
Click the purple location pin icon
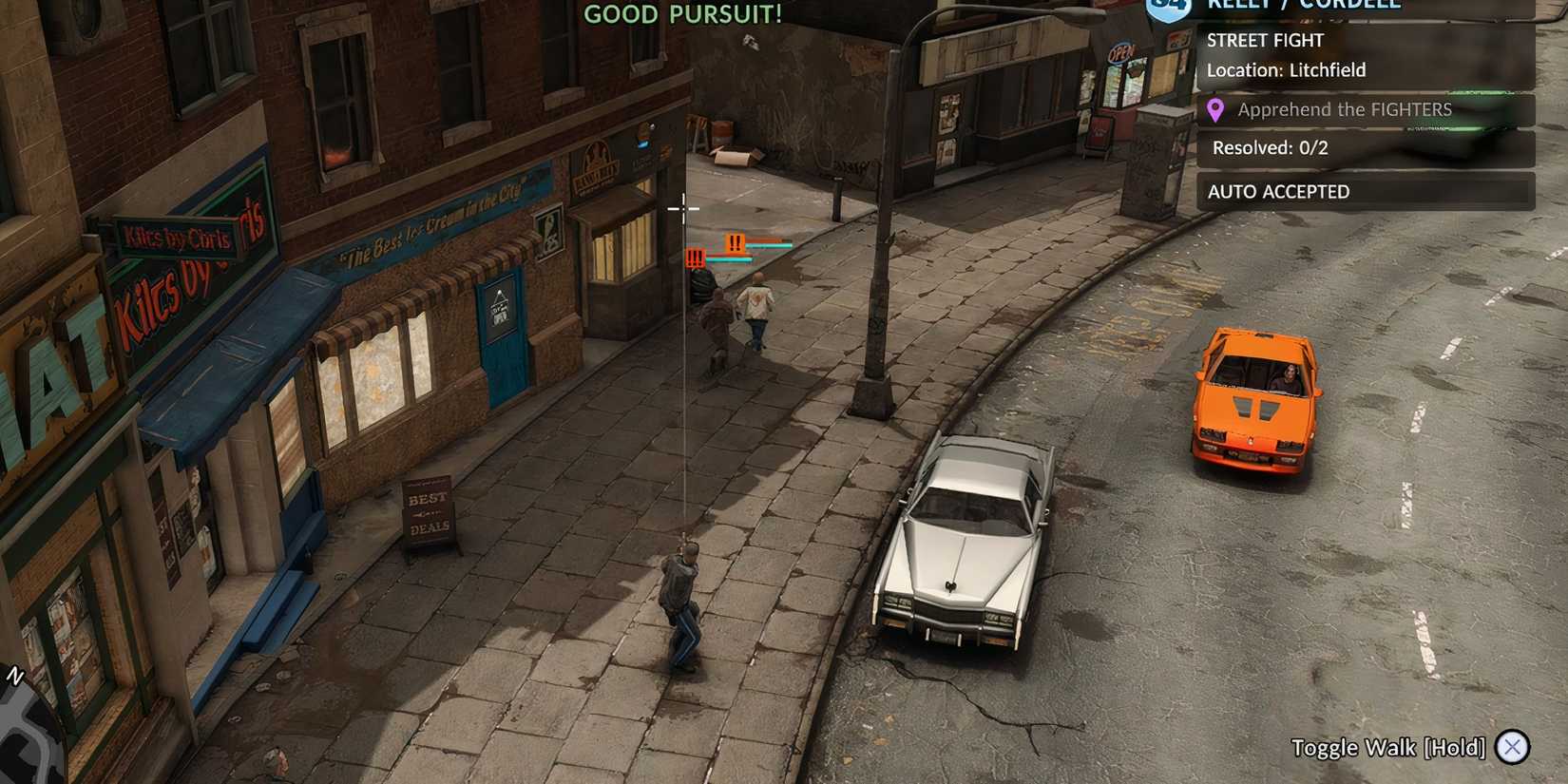[x=1216, y=109]
